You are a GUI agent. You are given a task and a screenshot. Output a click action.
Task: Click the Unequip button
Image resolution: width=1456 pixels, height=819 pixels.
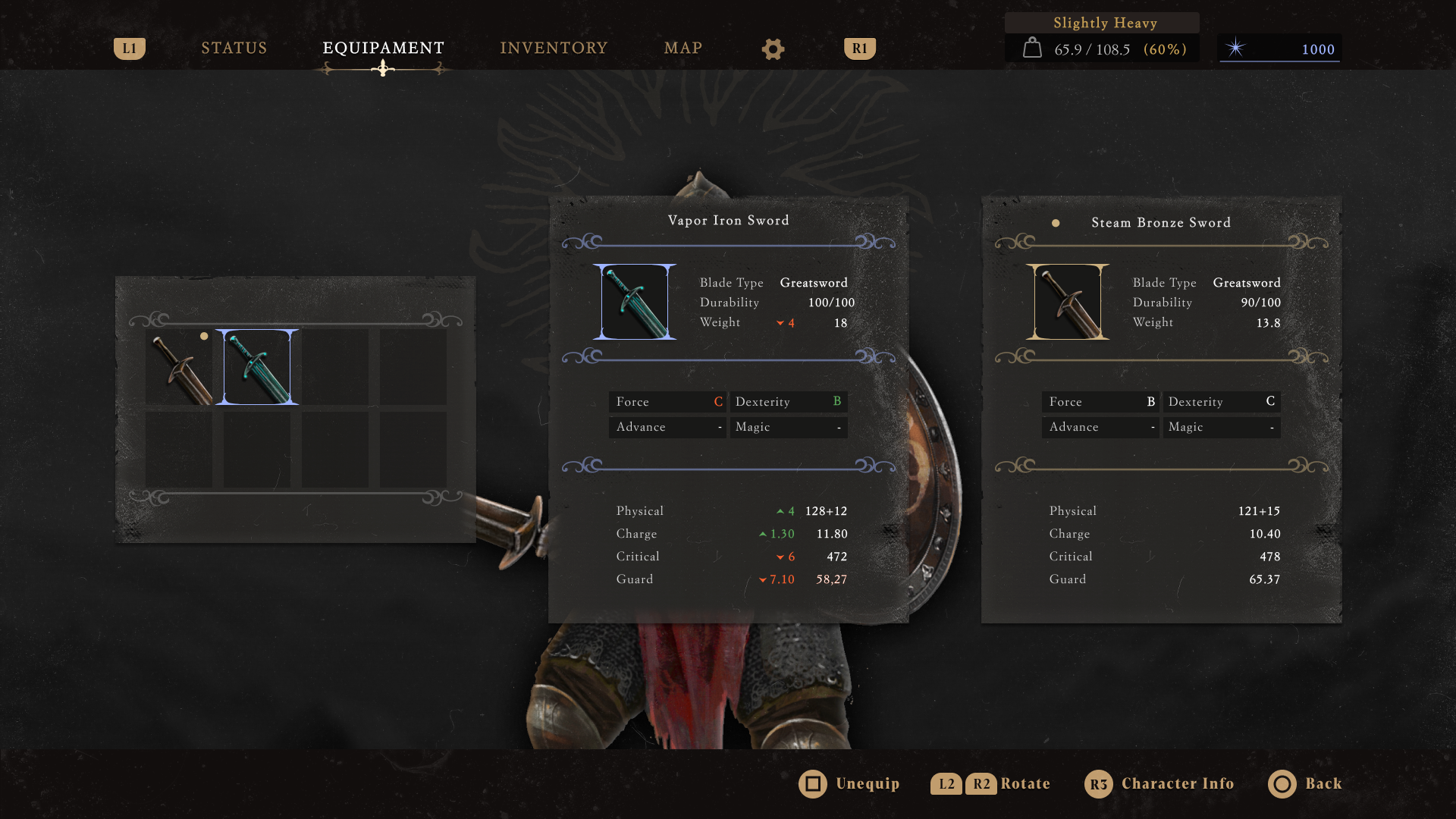(849, 784)
